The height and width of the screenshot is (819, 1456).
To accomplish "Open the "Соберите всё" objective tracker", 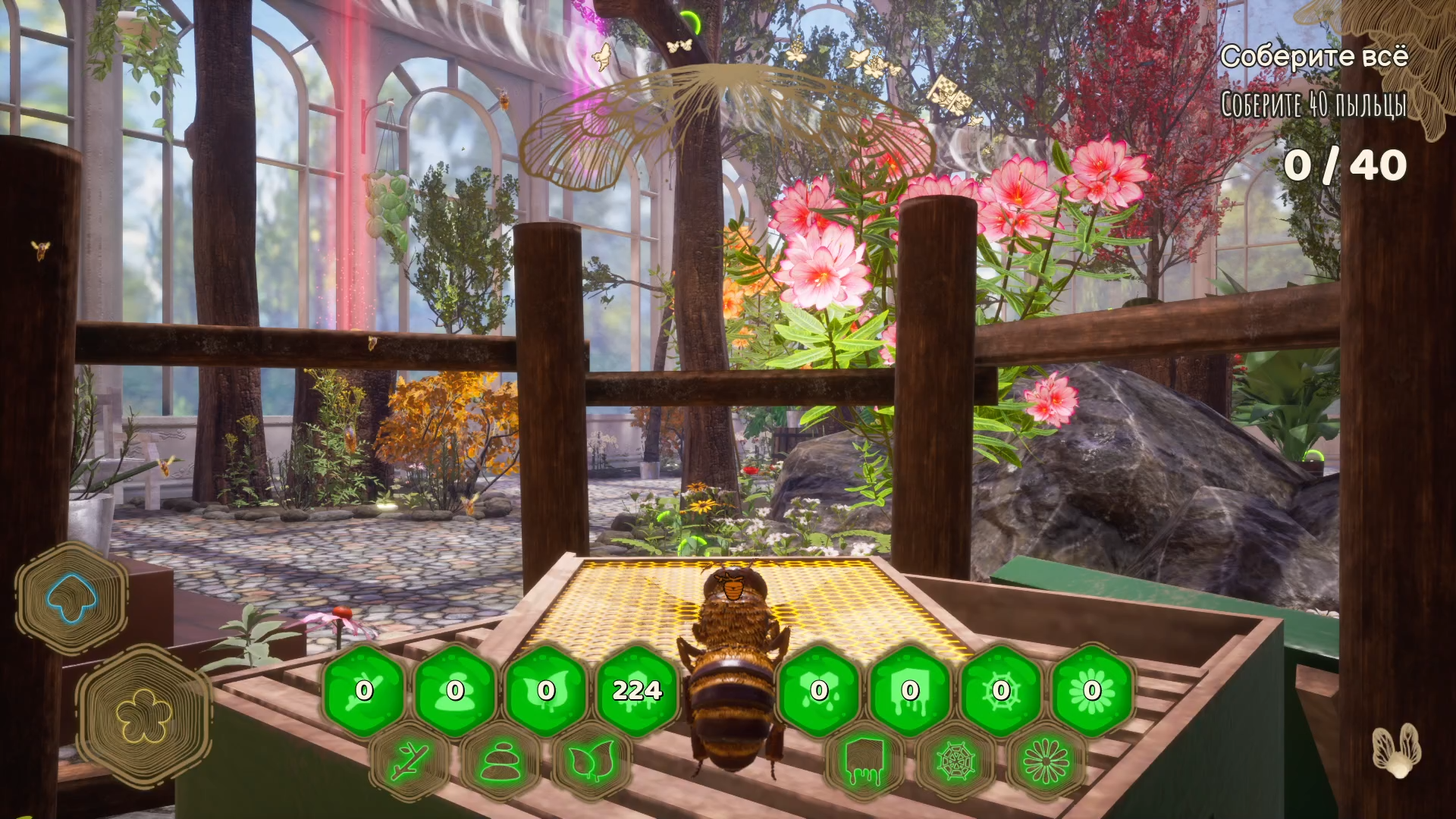I will pos(1314,57).
